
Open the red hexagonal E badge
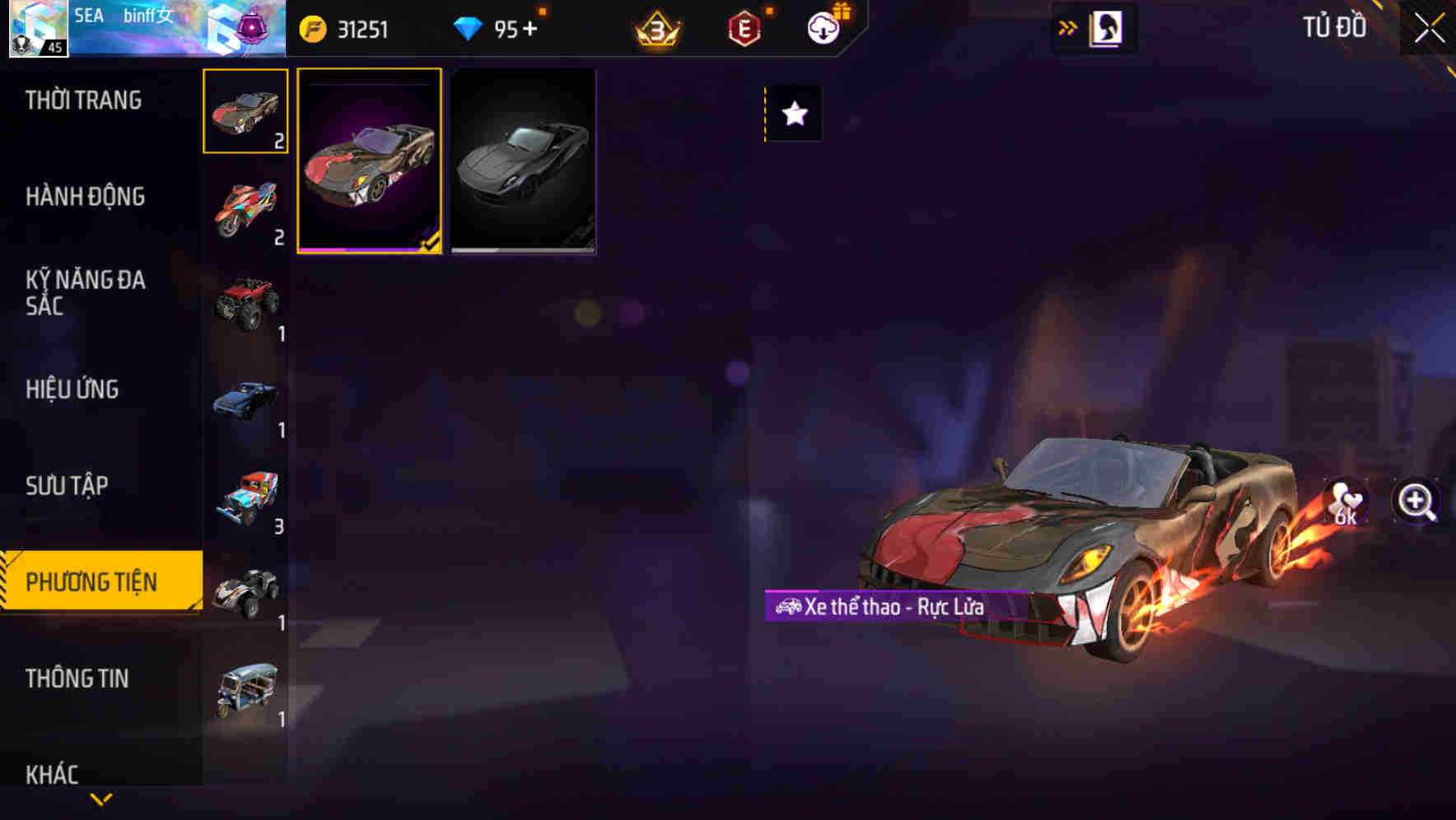tap(742, 27)
